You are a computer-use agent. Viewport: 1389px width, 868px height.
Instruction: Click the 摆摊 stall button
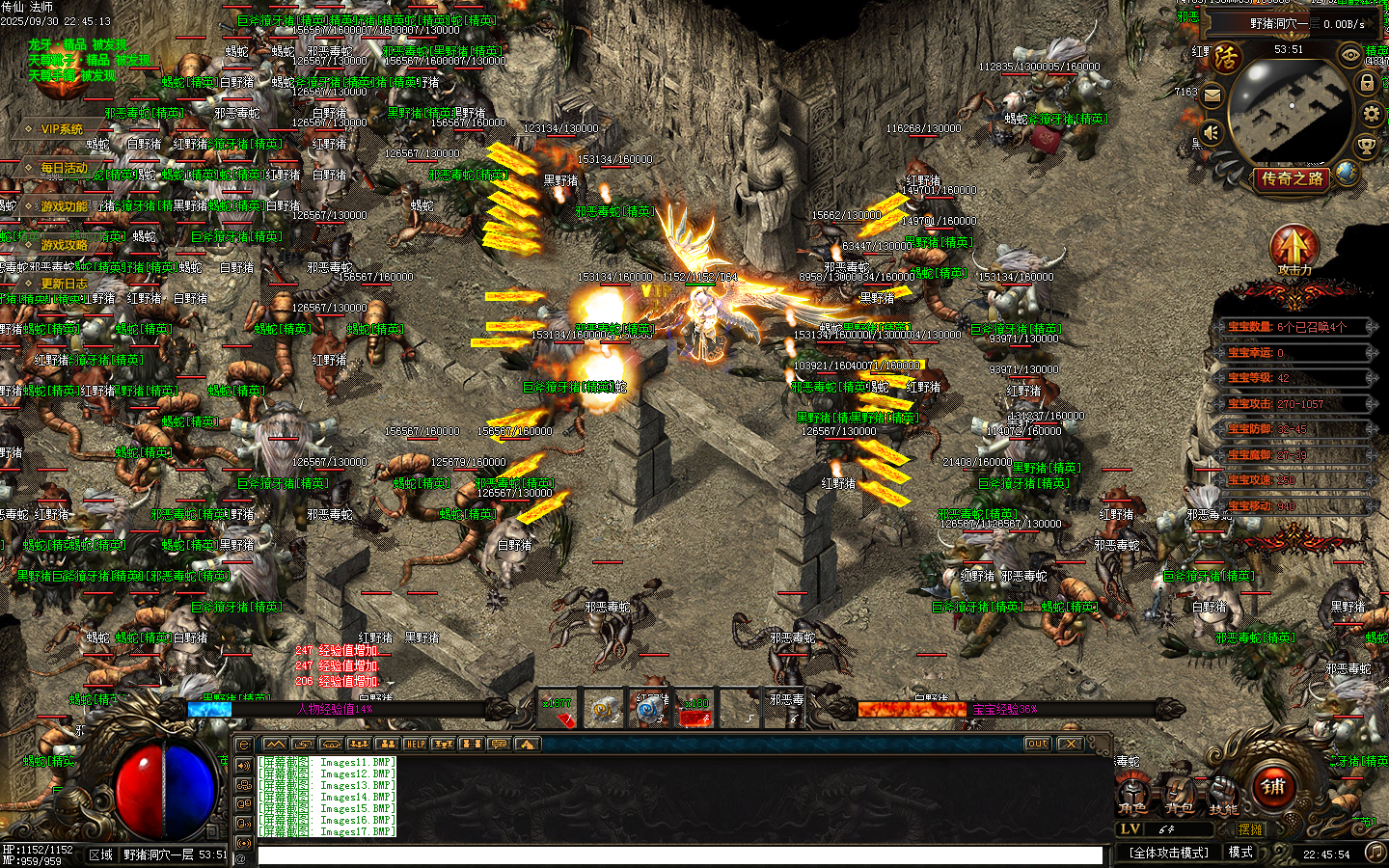[x=1250, y=829]
